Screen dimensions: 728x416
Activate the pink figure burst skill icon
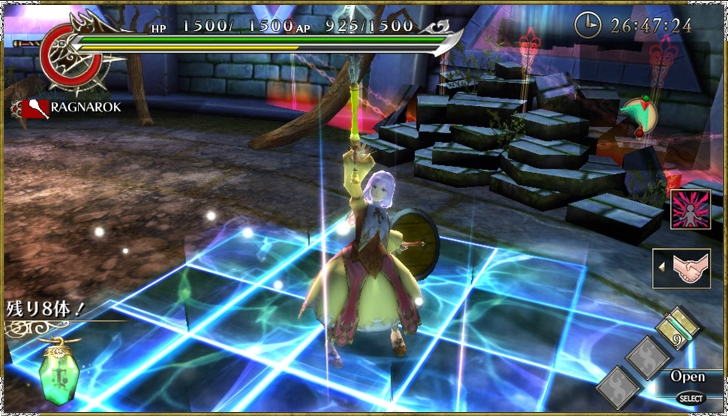click(689, 210)
